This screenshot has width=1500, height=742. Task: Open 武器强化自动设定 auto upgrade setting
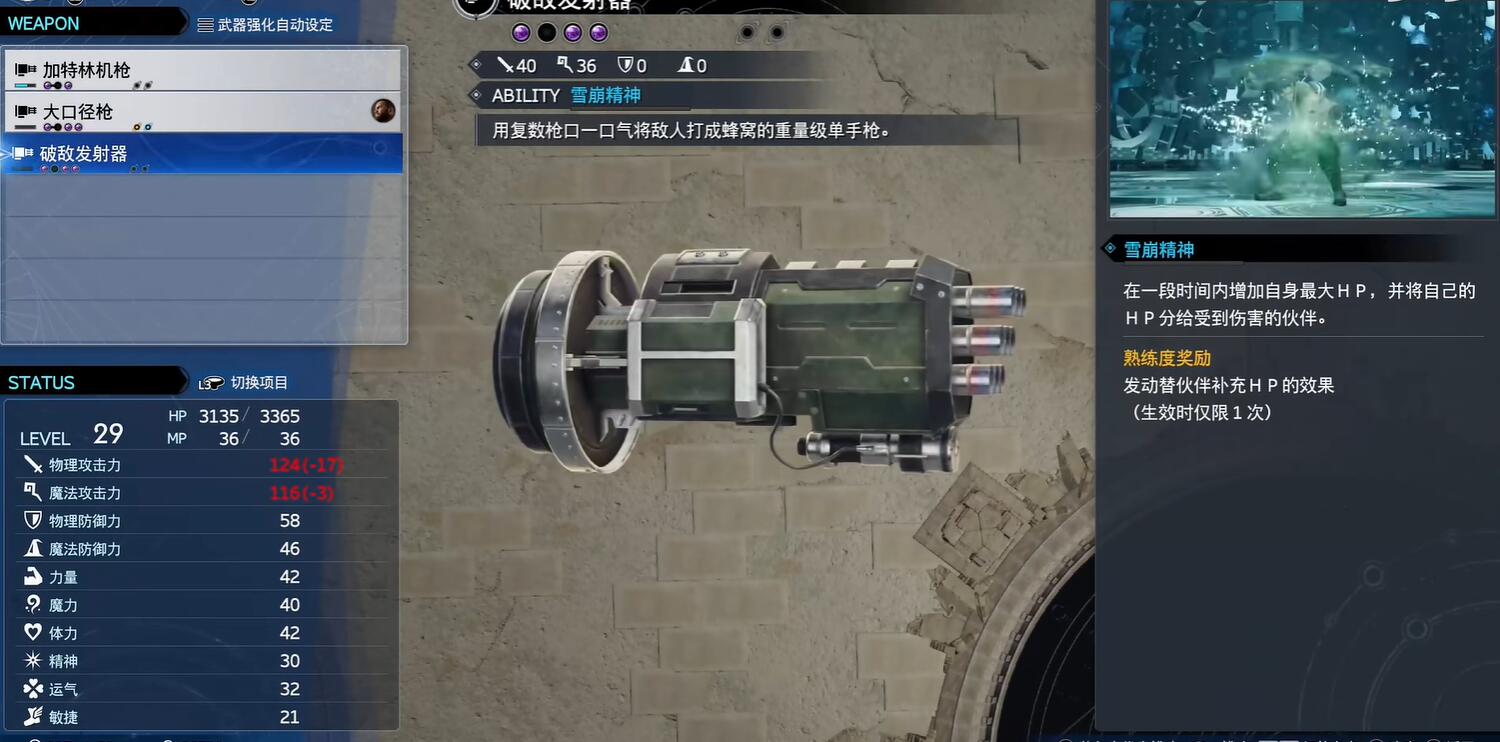[266, 24]
